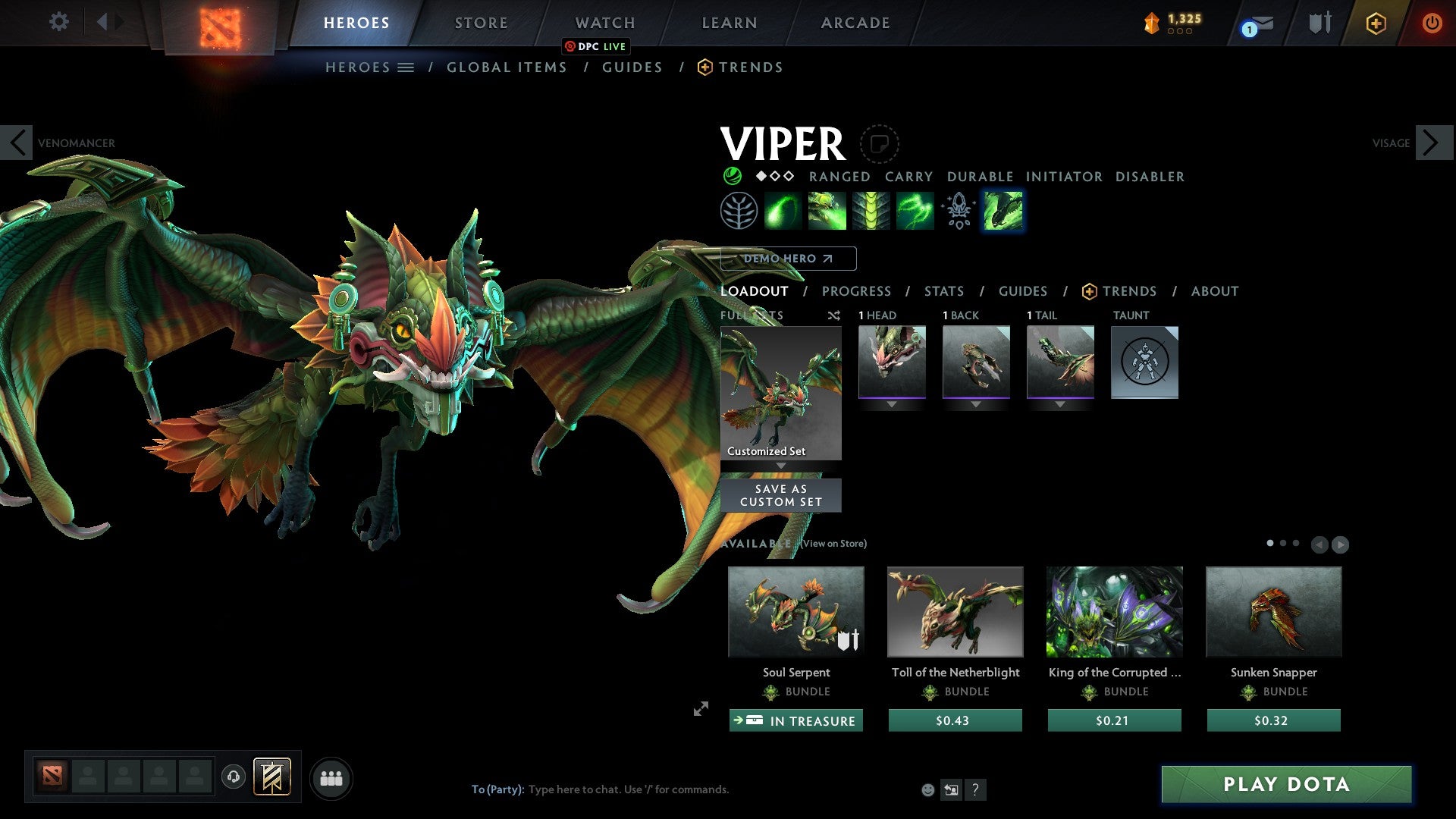1456x819 pixels.
Task: Click the expand fullscreen arrows near Soul Serpent
Action: coord(700,709)
